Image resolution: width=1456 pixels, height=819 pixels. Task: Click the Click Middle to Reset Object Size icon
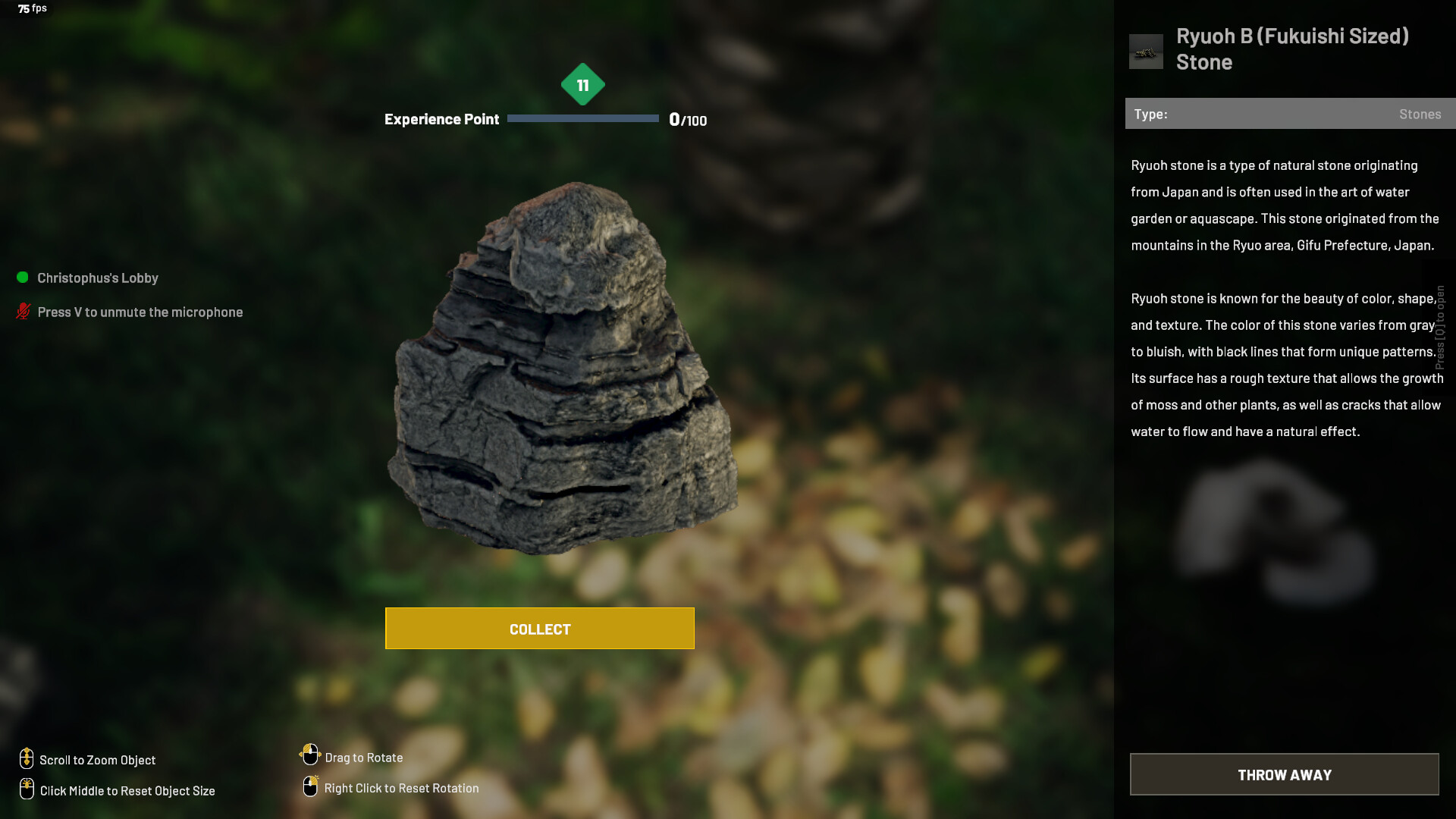[x=27, y=789]
